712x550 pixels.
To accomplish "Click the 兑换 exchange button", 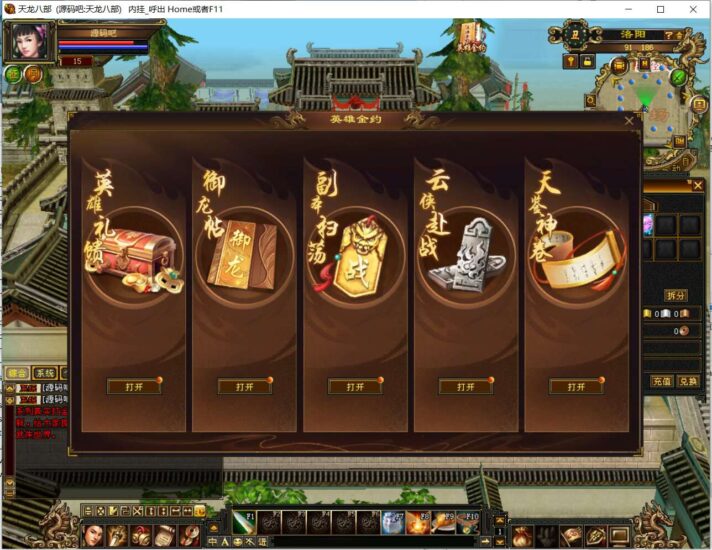I will pos(688,381).
